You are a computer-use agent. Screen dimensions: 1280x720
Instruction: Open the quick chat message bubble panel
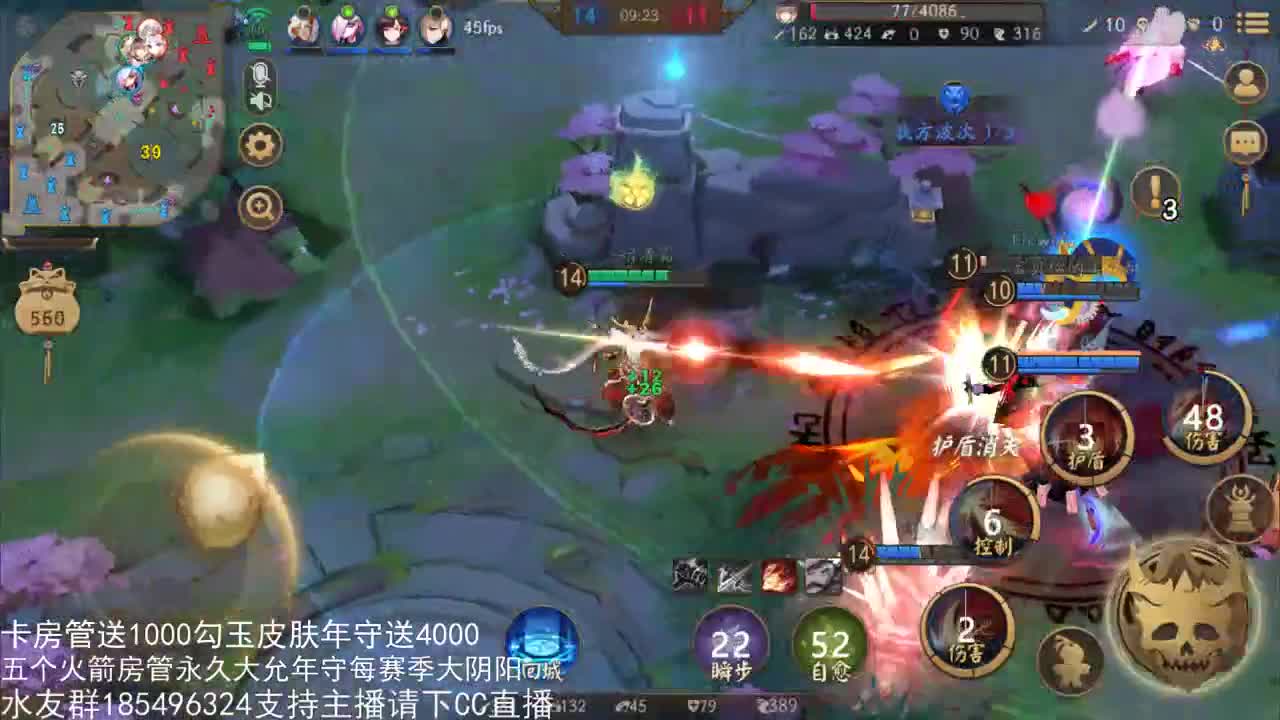[x=1246, y=143]
